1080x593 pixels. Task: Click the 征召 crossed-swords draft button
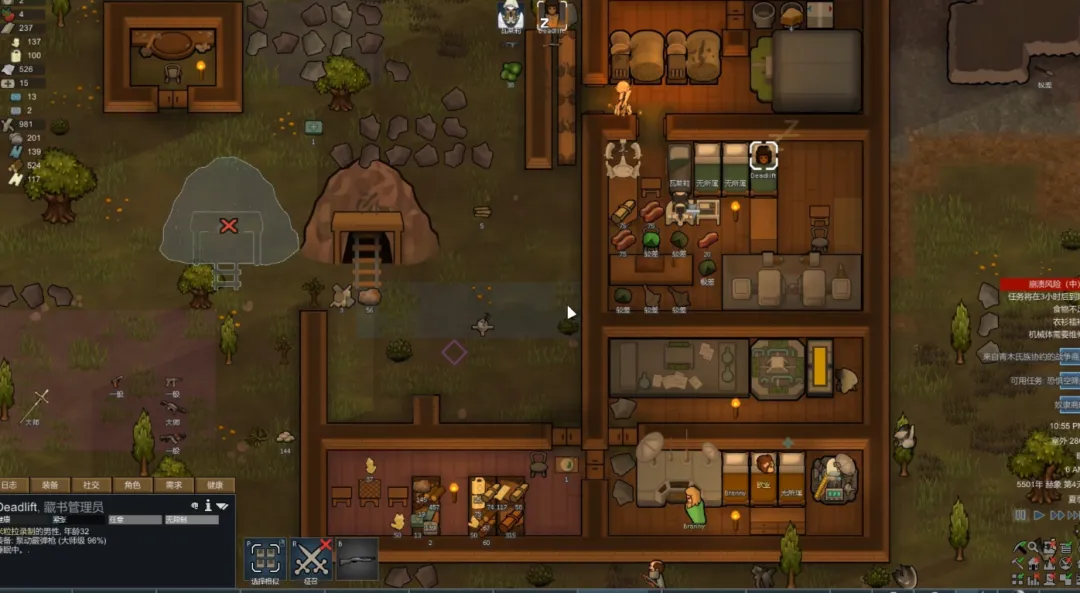312,559
